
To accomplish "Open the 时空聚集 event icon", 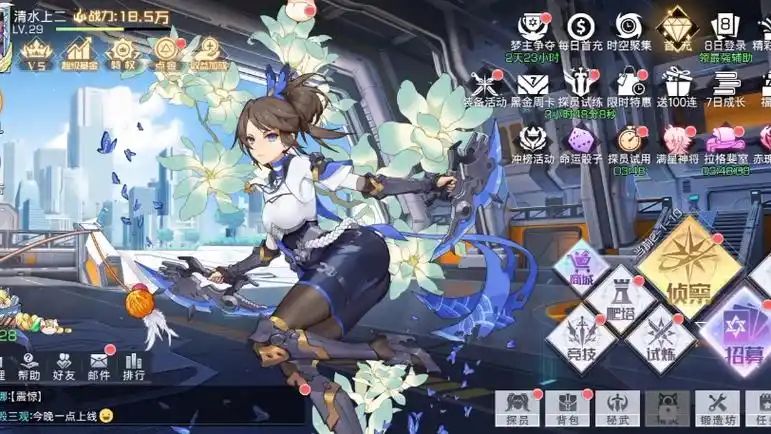I will click(629, 30).
